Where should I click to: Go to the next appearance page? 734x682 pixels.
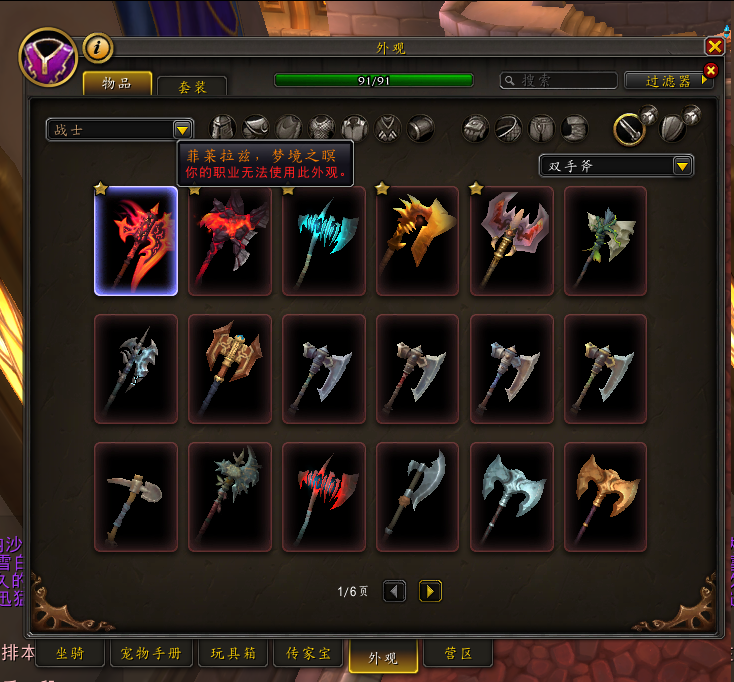pos(430,591)
